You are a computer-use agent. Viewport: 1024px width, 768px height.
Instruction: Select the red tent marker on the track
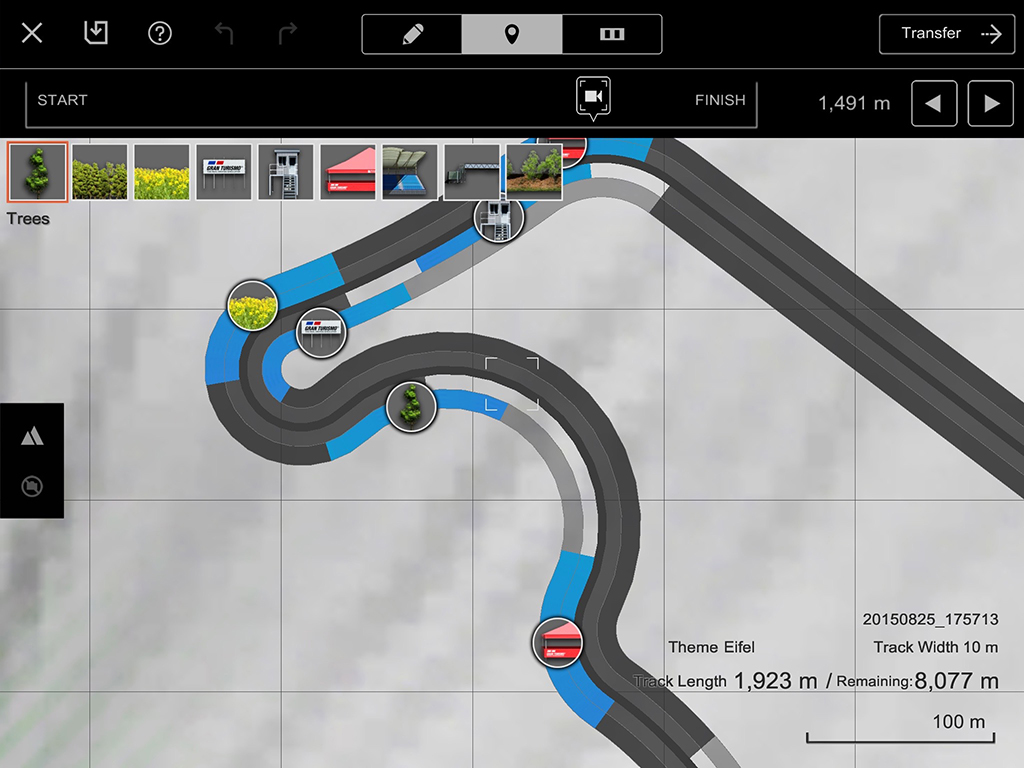tap(557, 643)
